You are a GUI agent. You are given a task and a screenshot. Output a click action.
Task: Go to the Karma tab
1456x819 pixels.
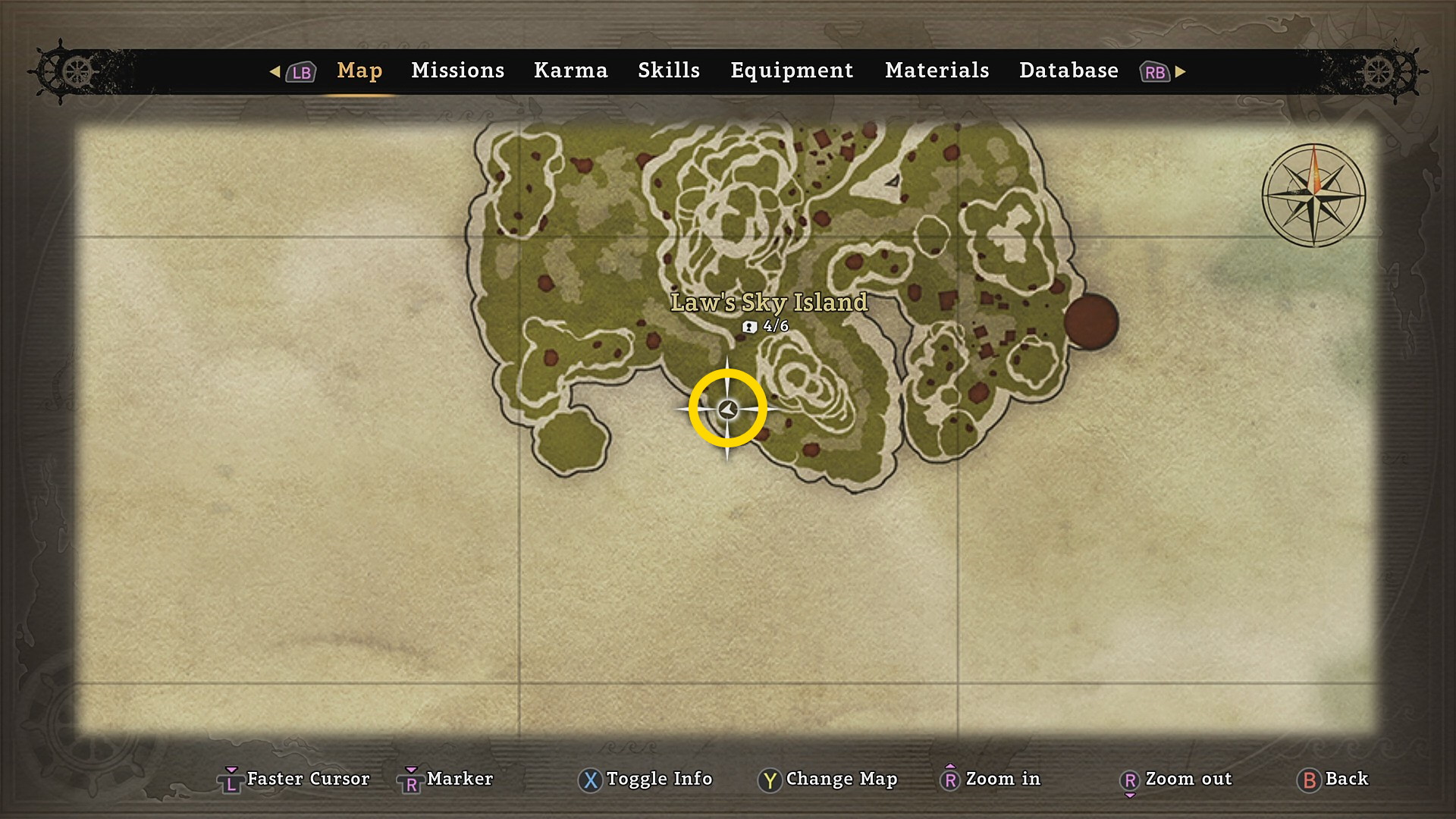coord(570,71)
